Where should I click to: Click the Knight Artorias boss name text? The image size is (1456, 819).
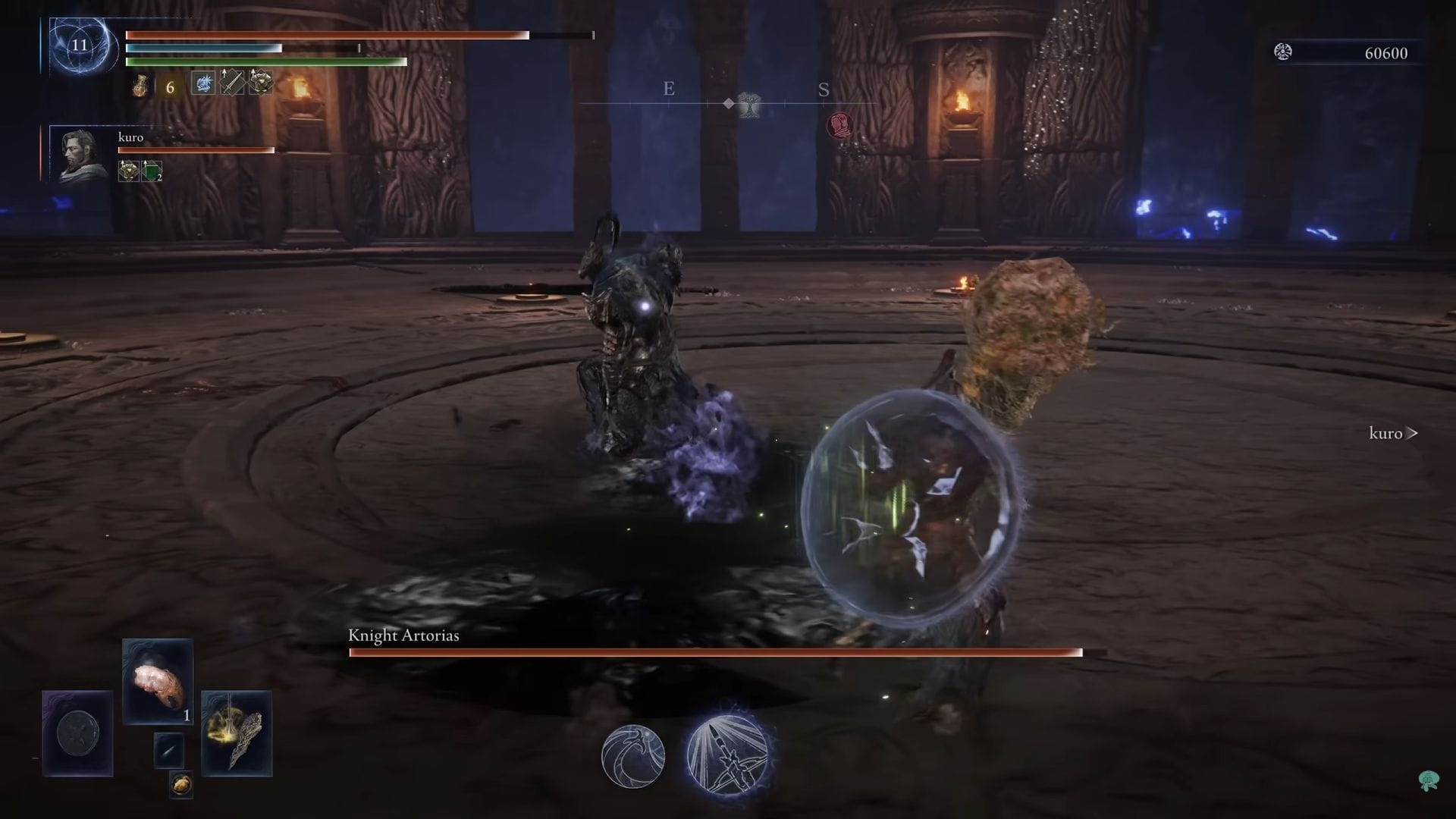(403, 637)
